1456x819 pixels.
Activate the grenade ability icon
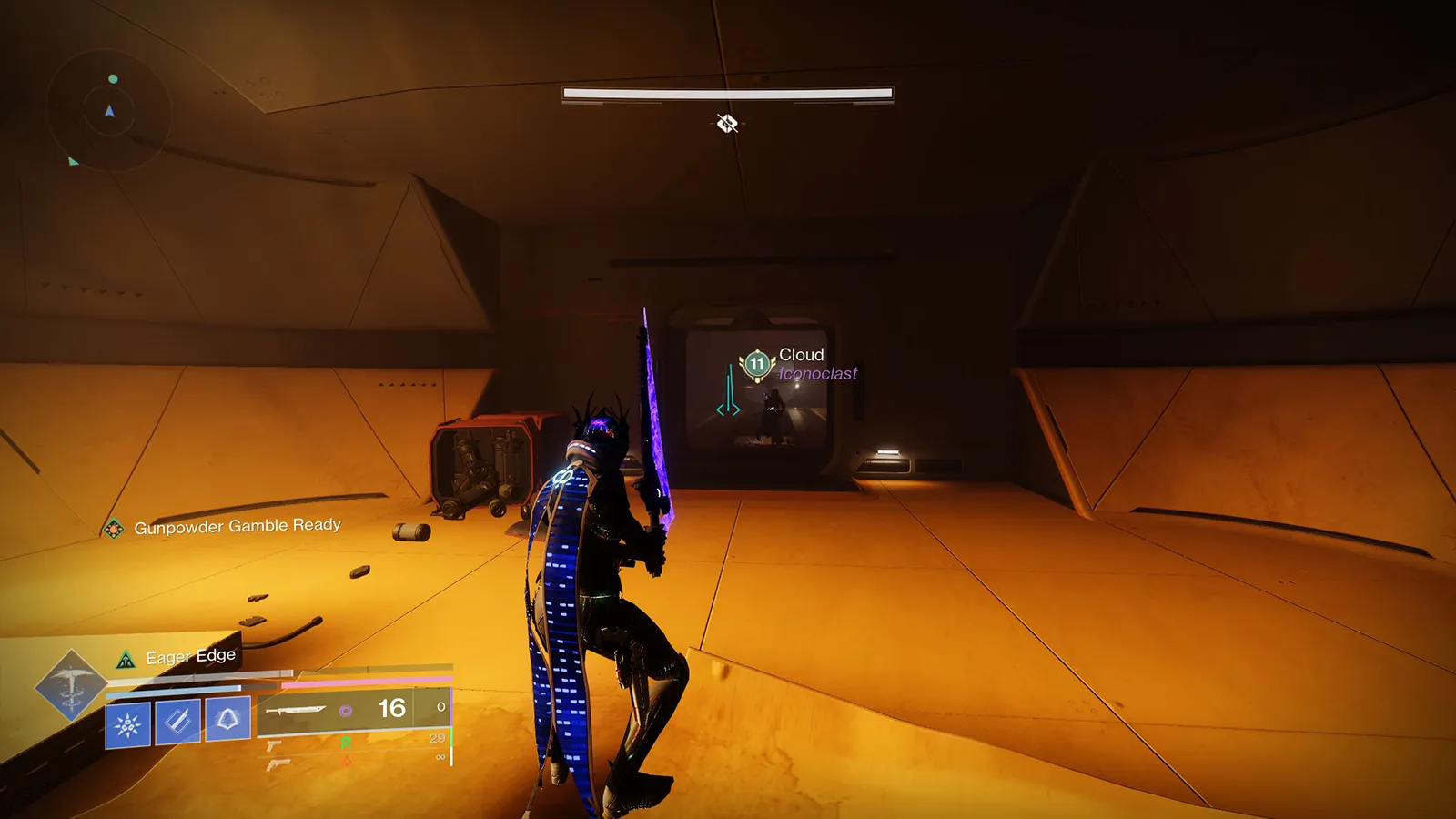tap(127, 724)
